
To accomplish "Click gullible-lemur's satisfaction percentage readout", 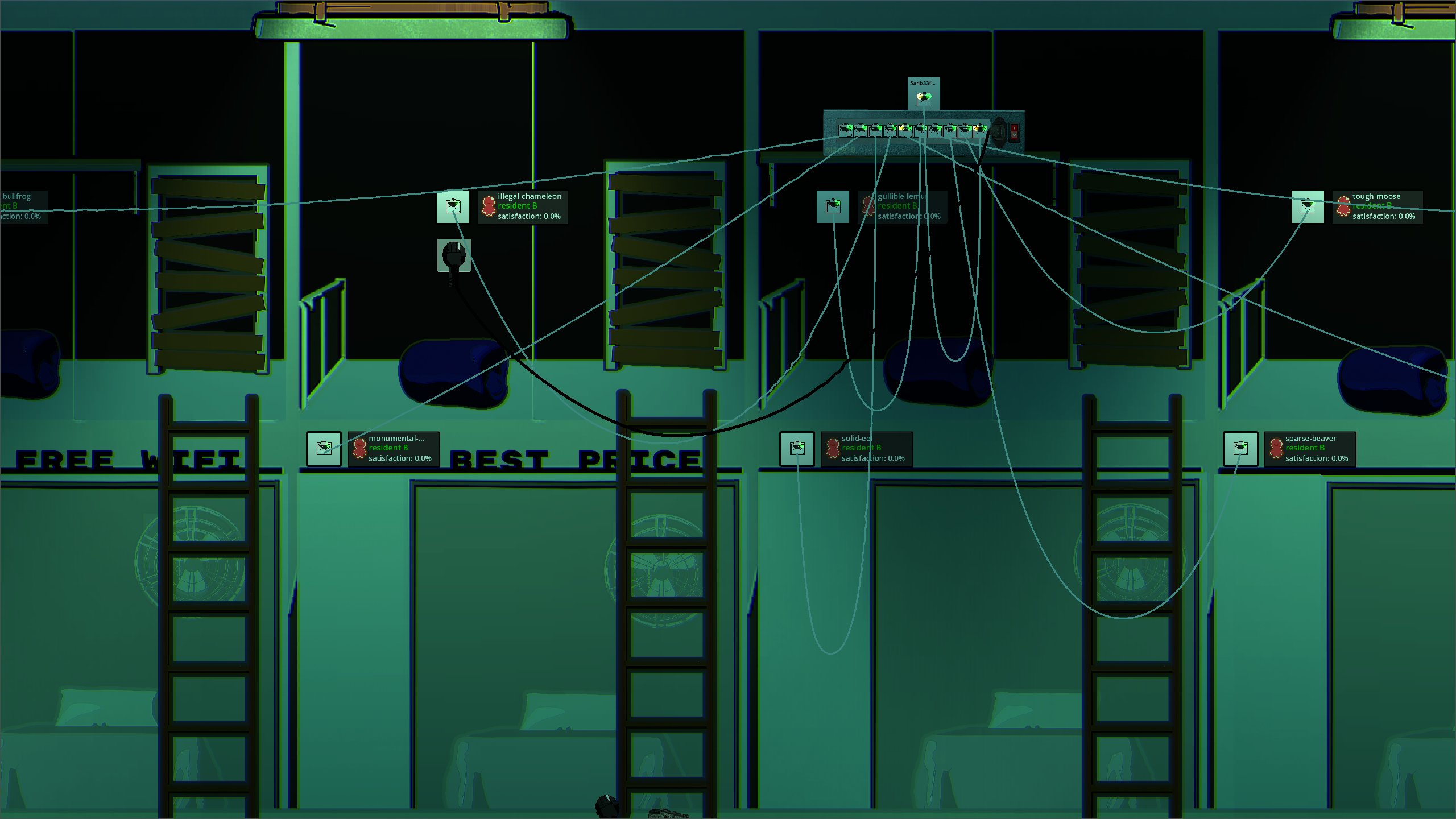I will click(x=908, y=216).
